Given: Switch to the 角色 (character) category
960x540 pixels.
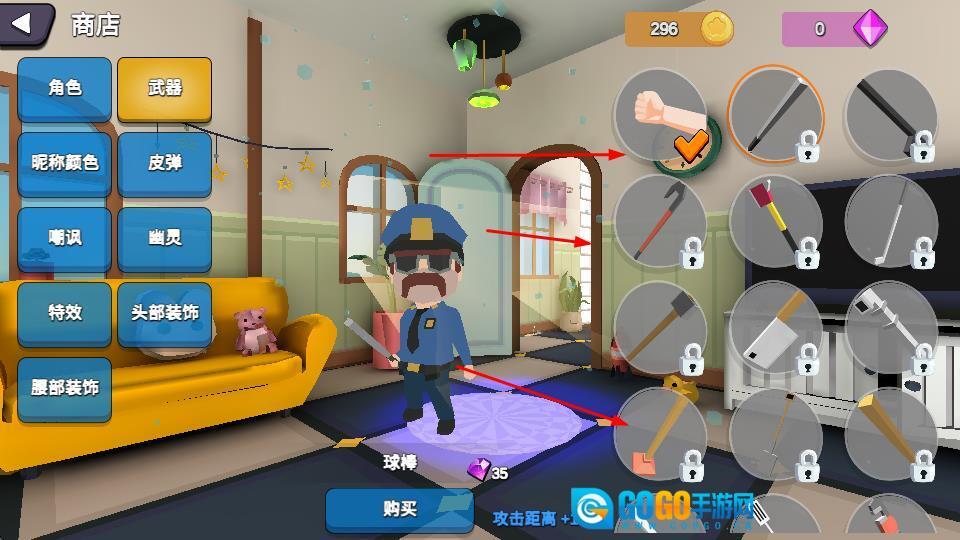Looking at the screenshot, I should click(64, 88).
